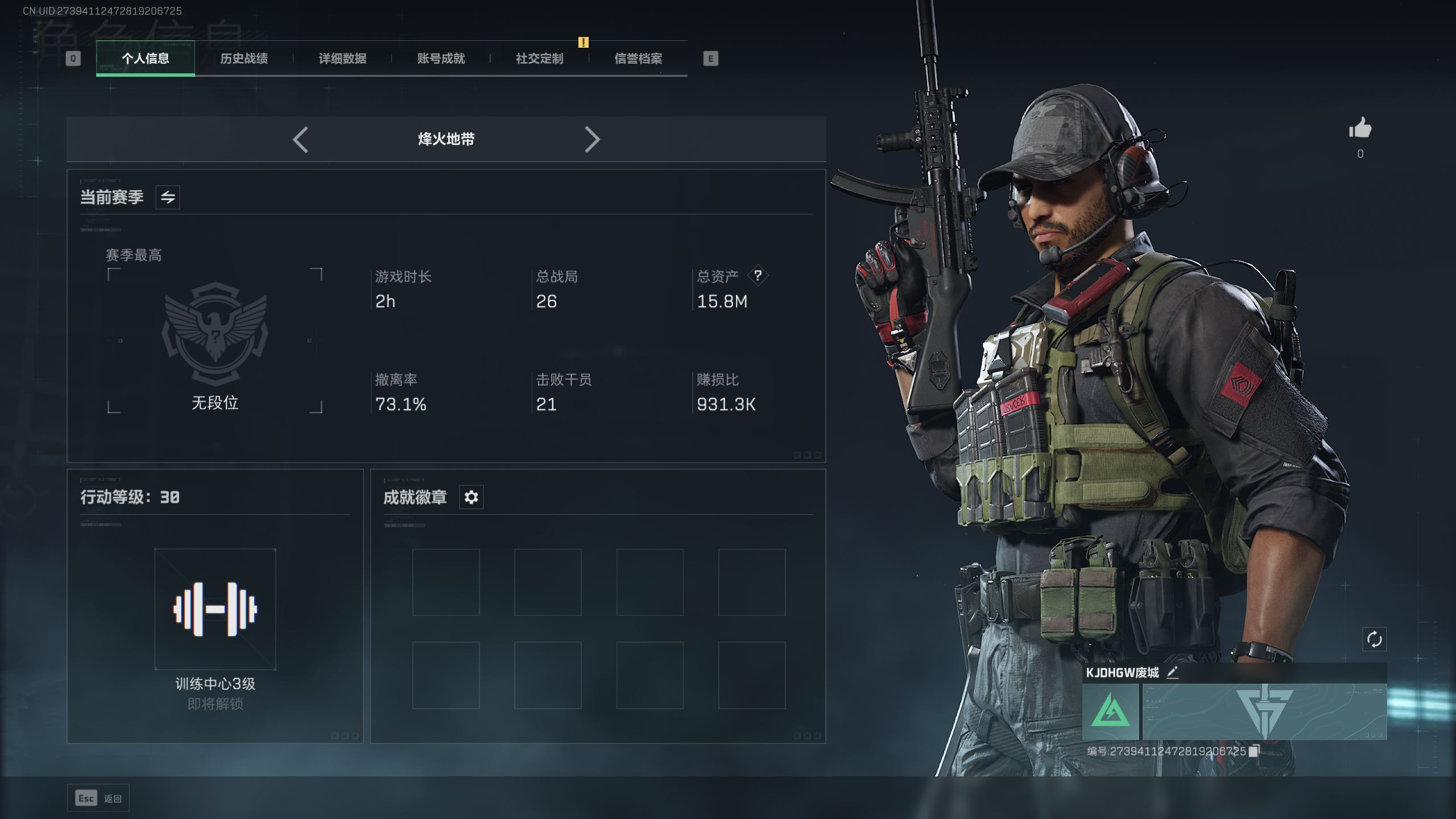Image resolution: width=1456 pixels, height=819 pixels.
Task: Copy the player 编号 with copy icon
Action: 1254,751
